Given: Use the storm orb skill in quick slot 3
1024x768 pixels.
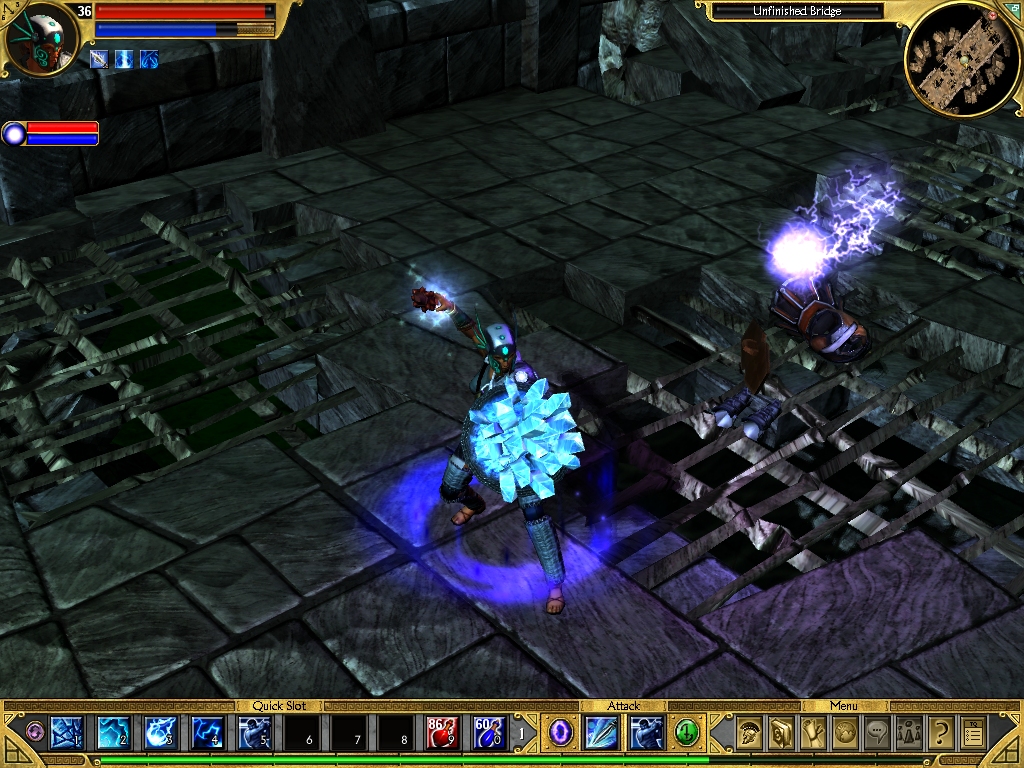Looking at the screenshot, I should pos(161,733).
